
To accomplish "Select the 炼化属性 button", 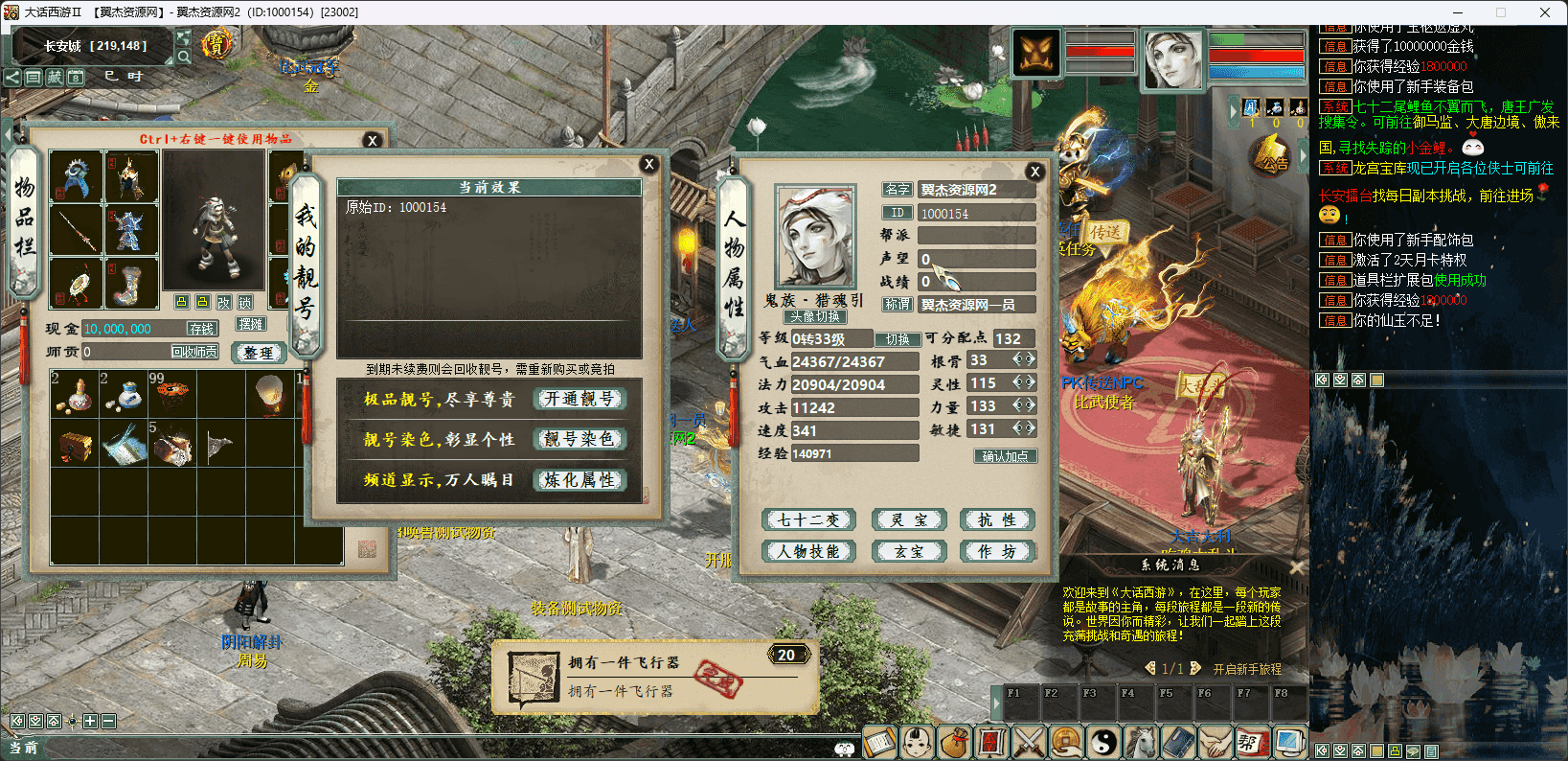I will tap(579, 479).
